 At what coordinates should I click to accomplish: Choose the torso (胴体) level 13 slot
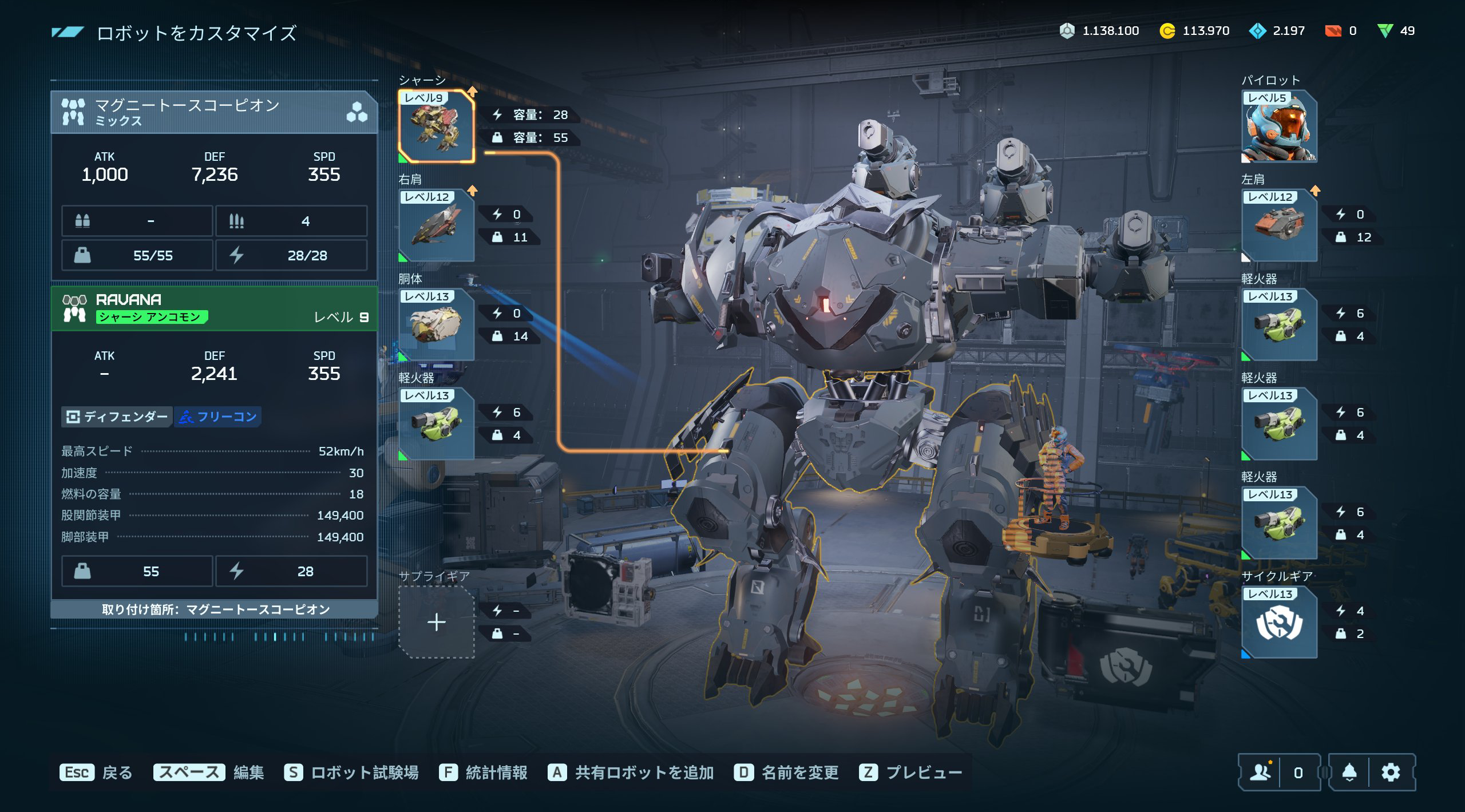pos(436,324)
